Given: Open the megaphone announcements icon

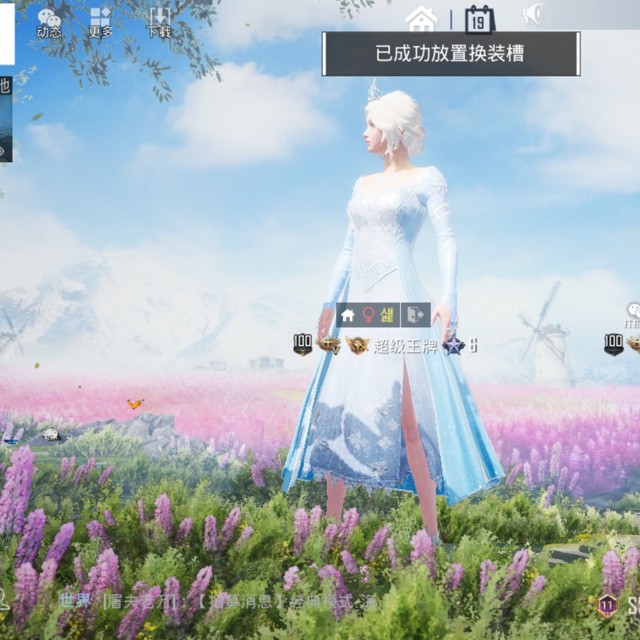Looking at the screenshot, I should click(x=533, y=14).
